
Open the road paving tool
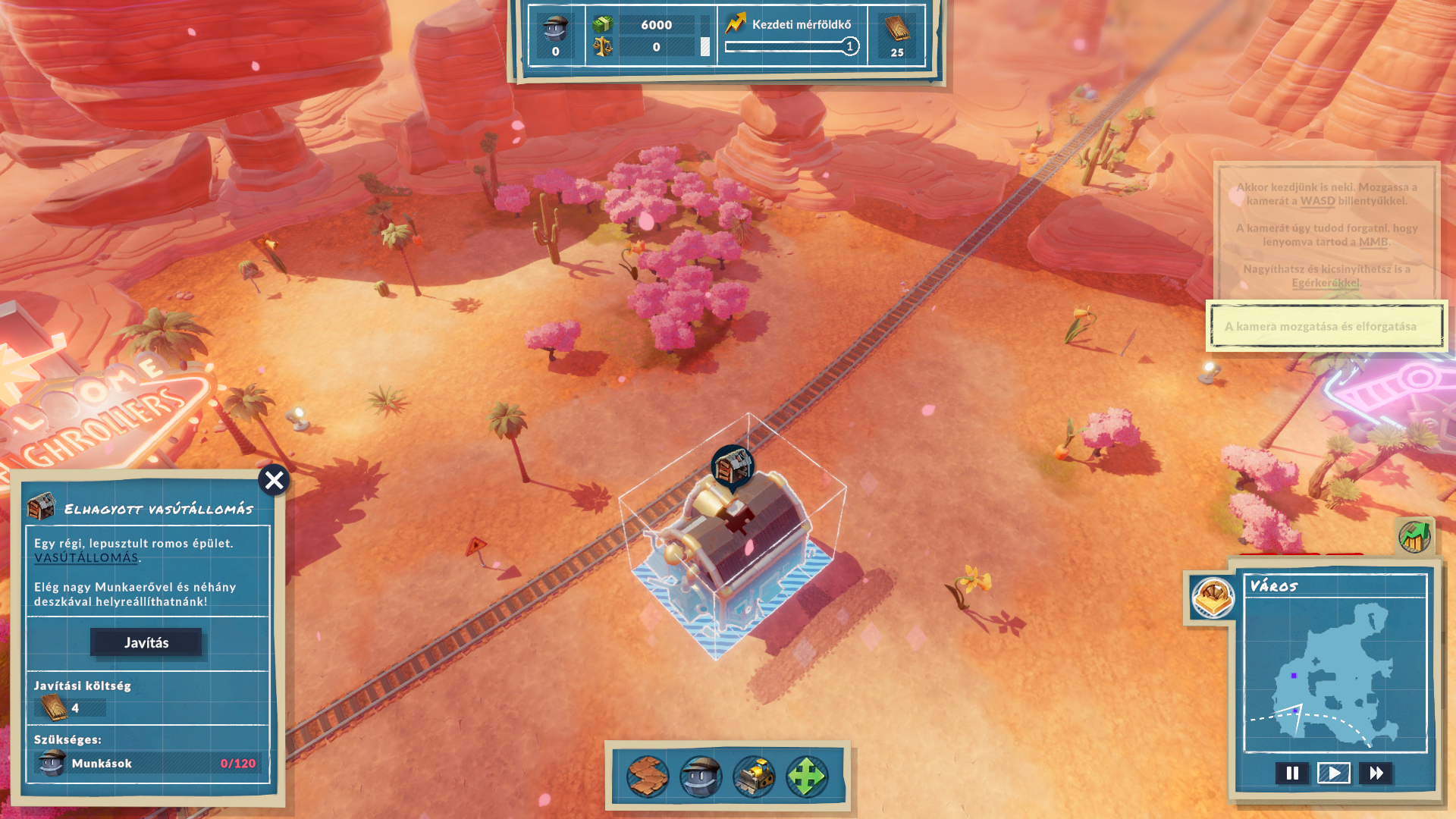click(x=647, y=776)
